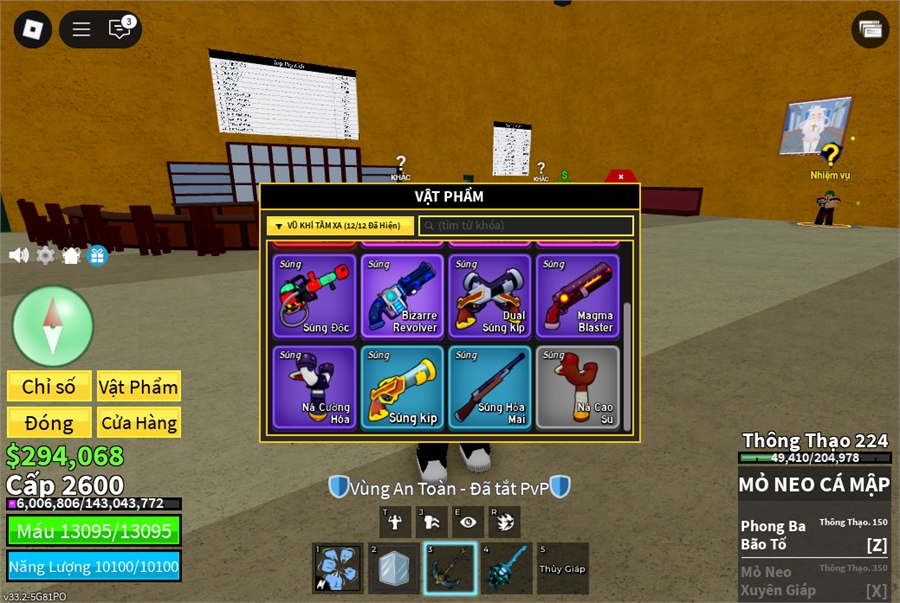900x603 pixels.
Task: Select the Dual Súng Kíp item
Action: tap(490, 296)
